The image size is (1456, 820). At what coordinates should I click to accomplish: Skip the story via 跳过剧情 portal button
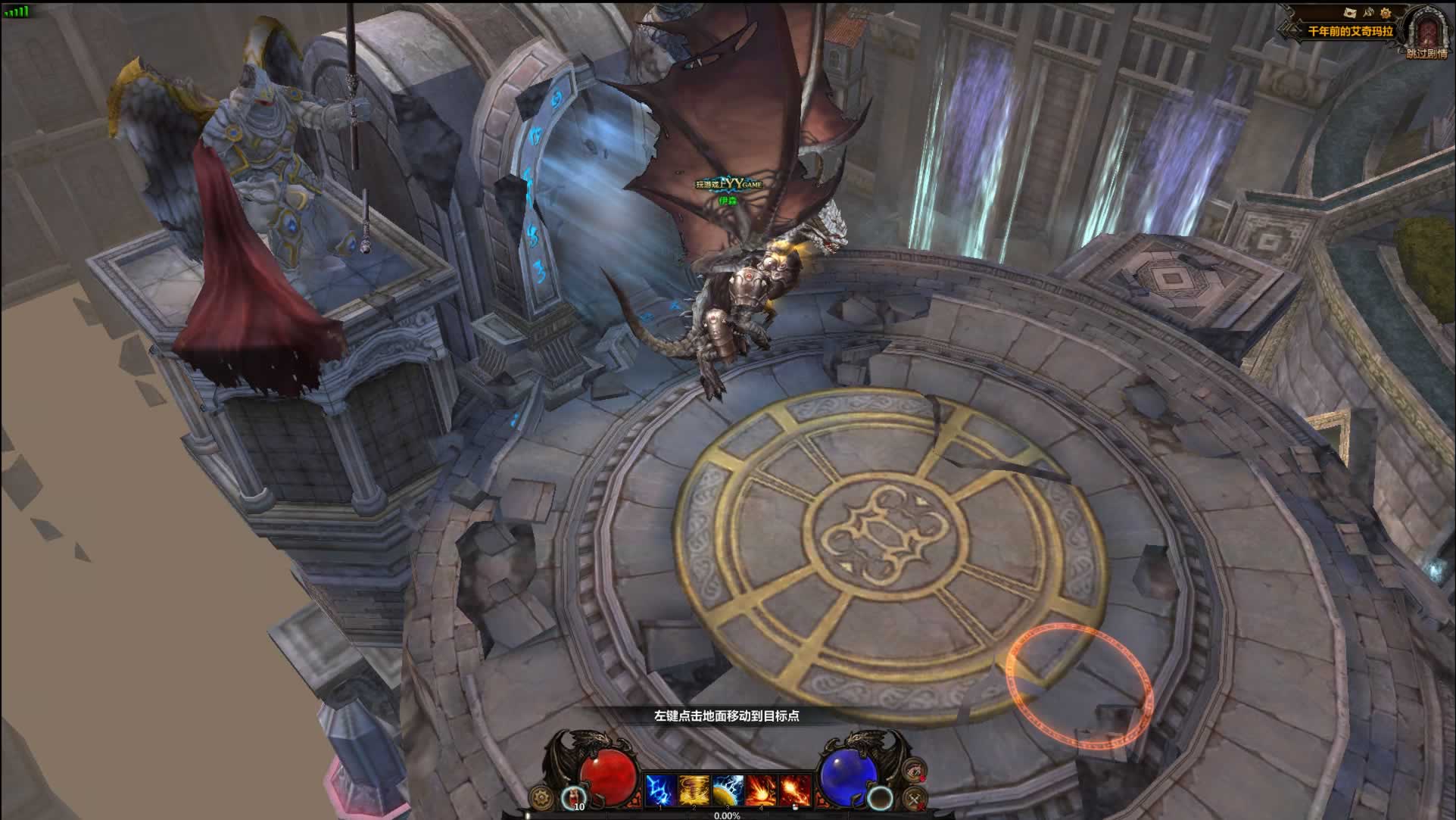[1427, 35]
